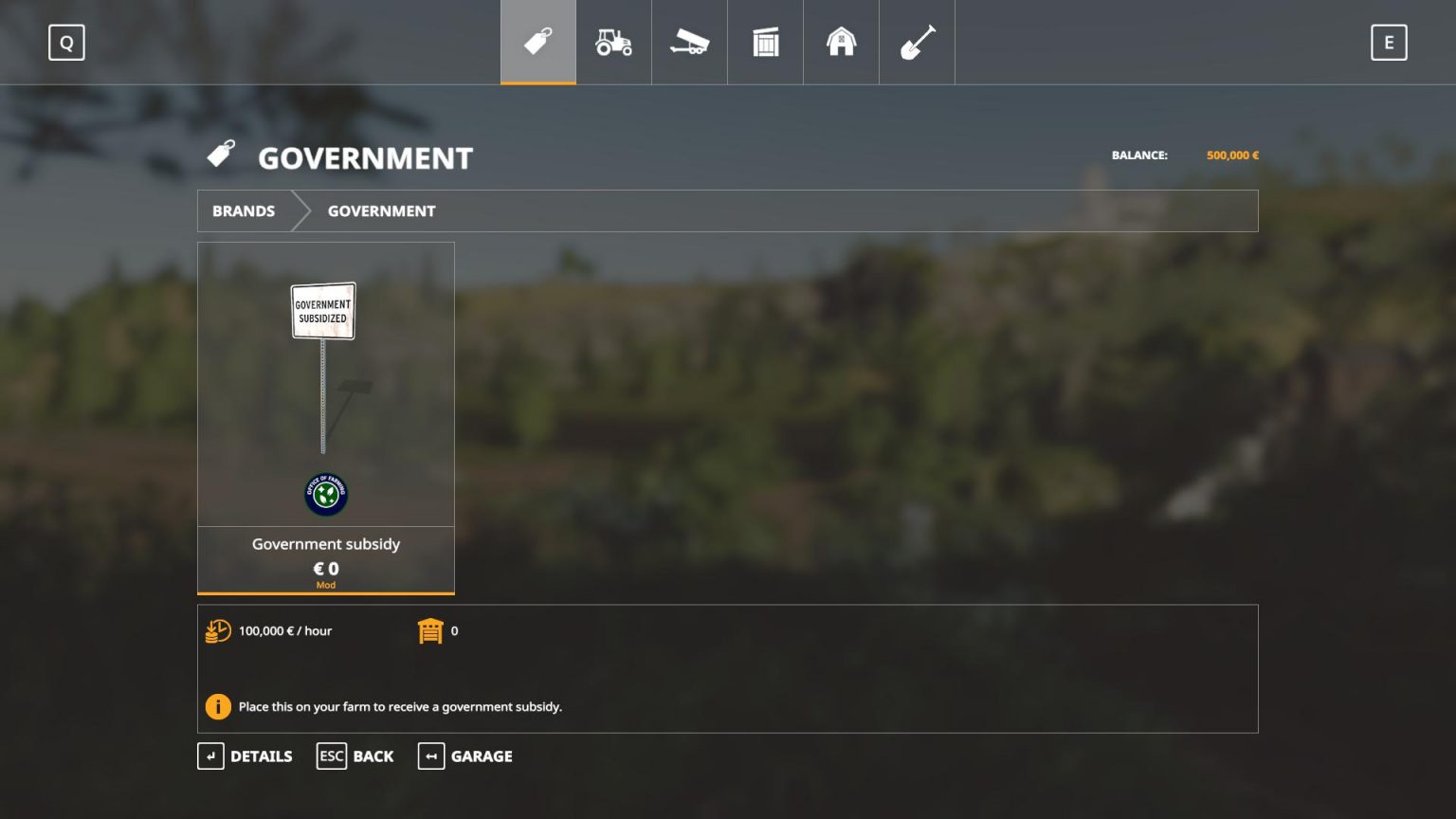The height and width of the screenshot is (819, 1456).
Task: Click the Office of Farming logo on the sign
Action: tap(325, 494)
